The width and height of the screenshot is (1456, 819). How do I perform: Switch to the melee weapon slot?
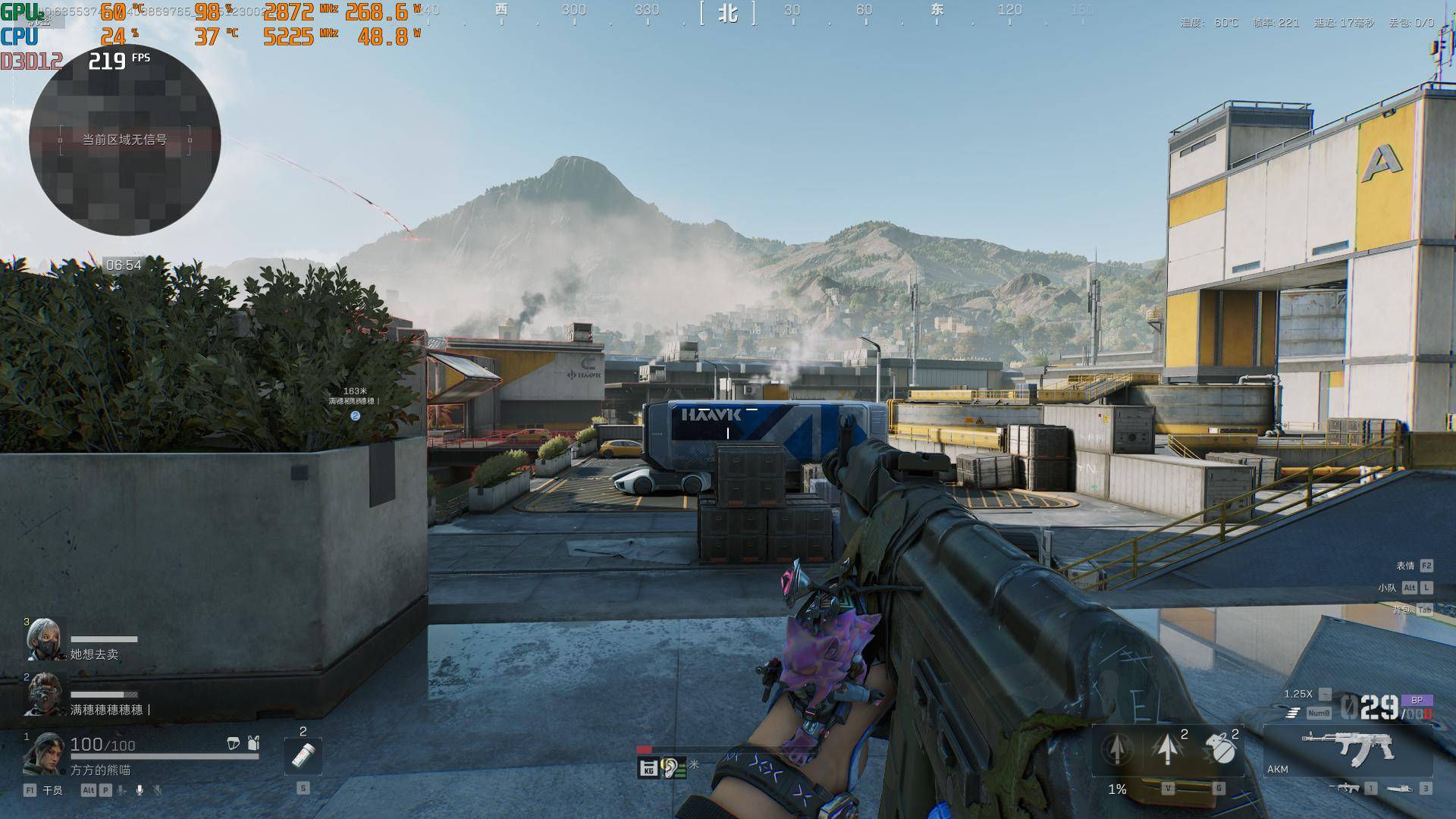1400,789
